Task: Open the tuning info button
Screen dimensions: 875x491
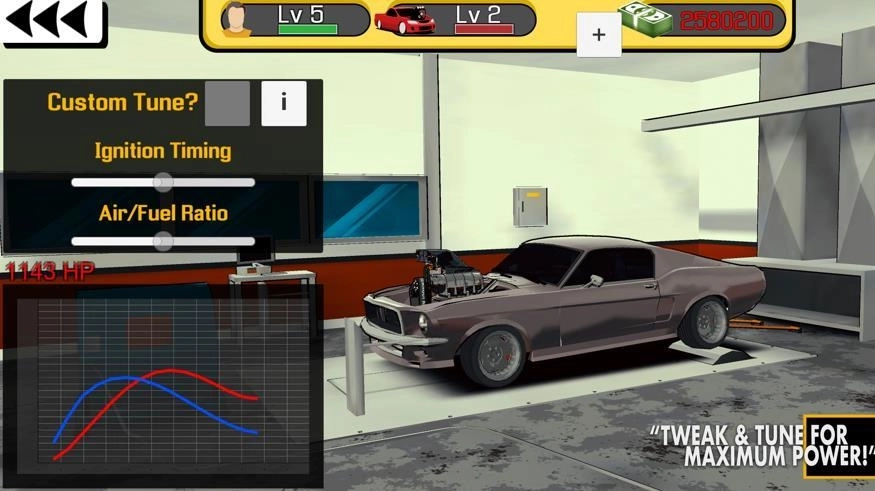Action: (x=284, y=103)
